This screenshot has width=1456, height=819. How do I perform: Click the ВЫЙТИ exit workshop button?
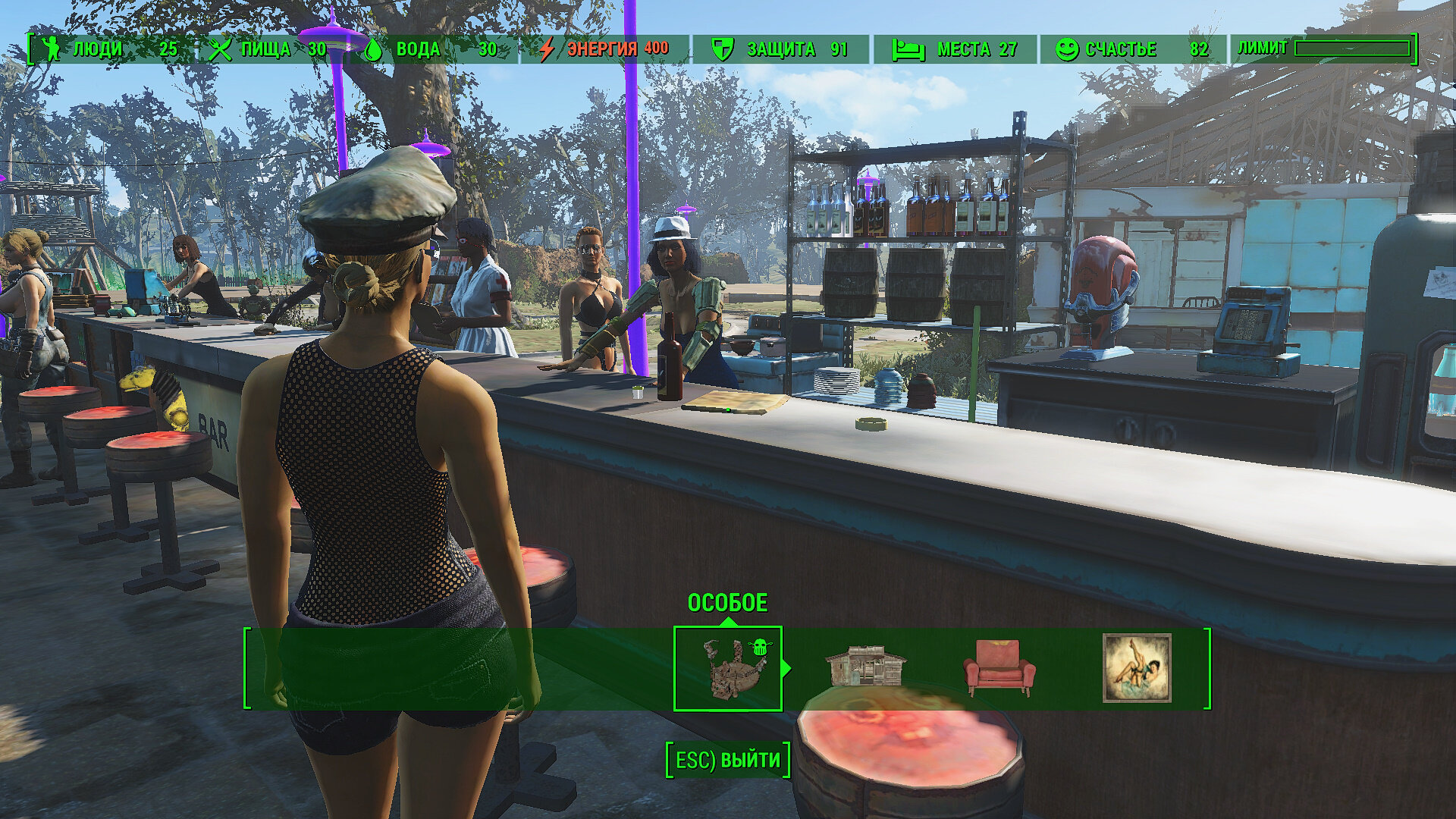pos(728,760)
